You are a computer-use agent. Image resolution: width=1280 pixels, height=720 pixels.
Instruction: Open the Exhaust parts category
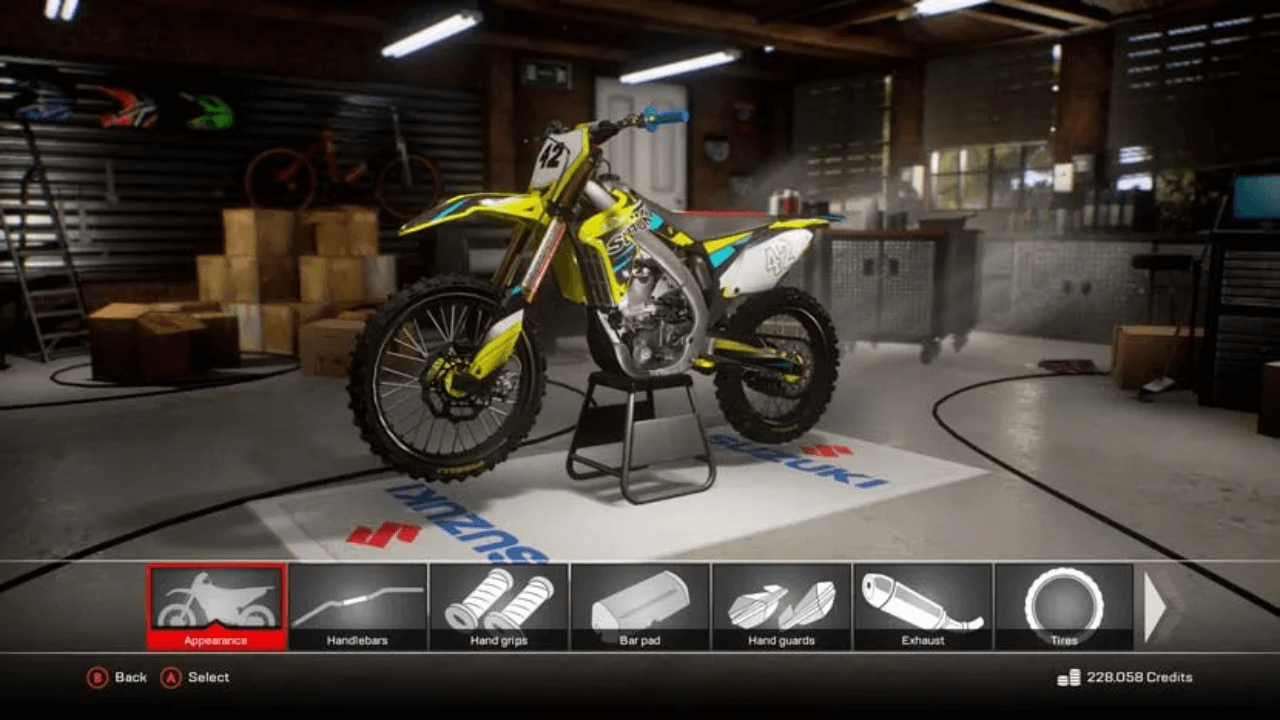(x=922, y=606)
